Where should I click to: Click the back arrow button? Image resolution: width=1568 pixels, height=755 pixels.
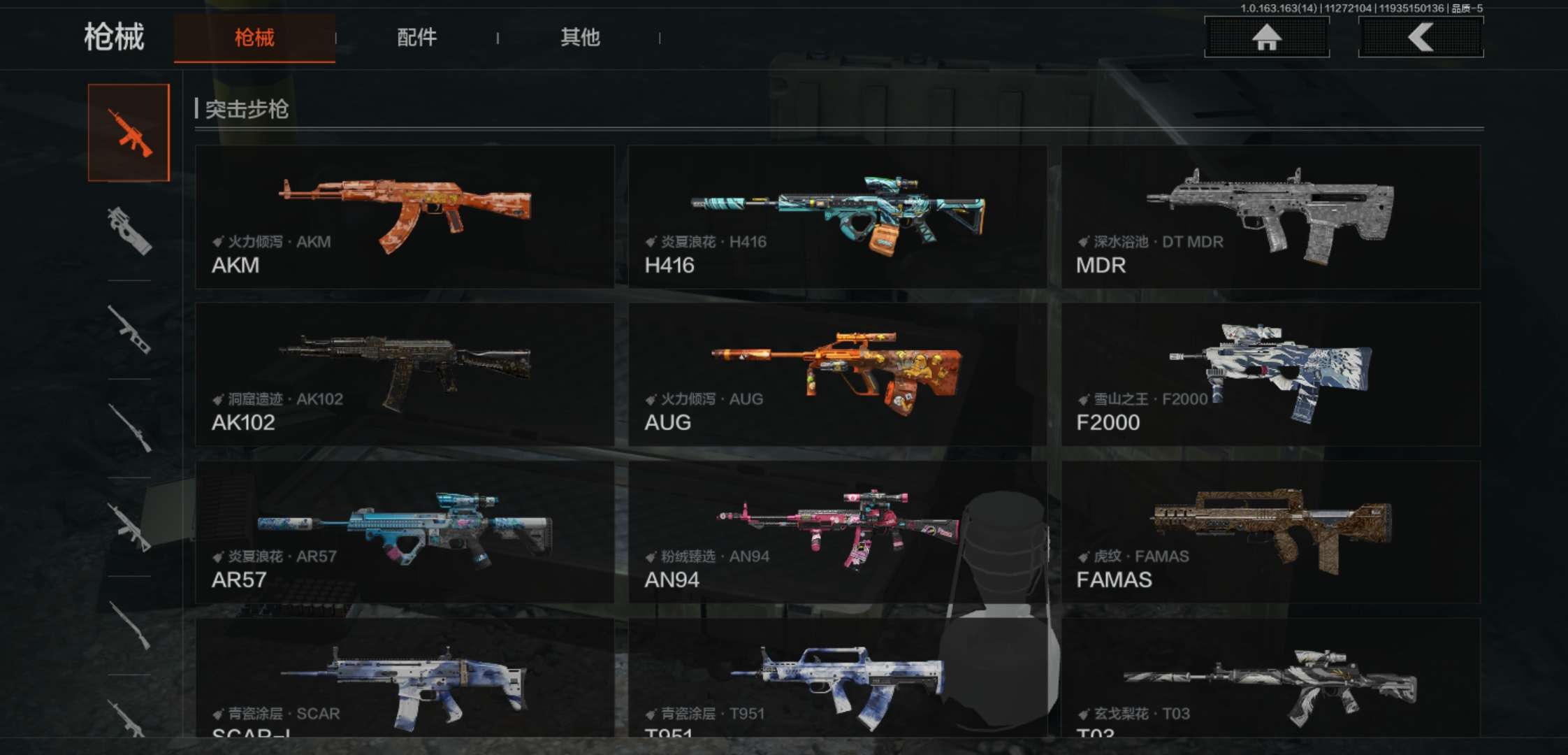coord(1420,38)
